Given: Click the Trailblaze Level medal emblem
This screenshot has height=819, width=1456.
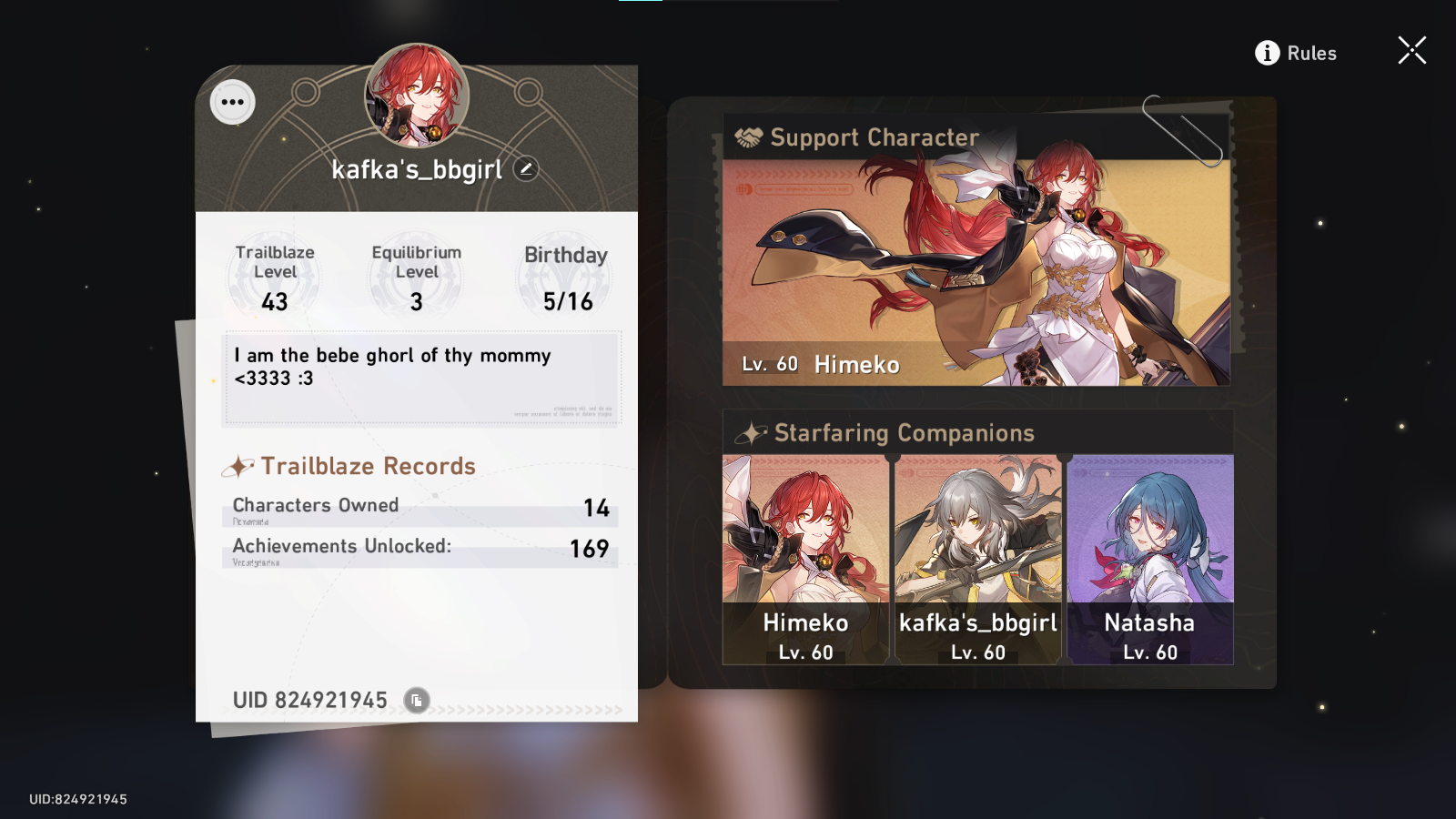Looking at the screenshot, I should coord(275,276).
